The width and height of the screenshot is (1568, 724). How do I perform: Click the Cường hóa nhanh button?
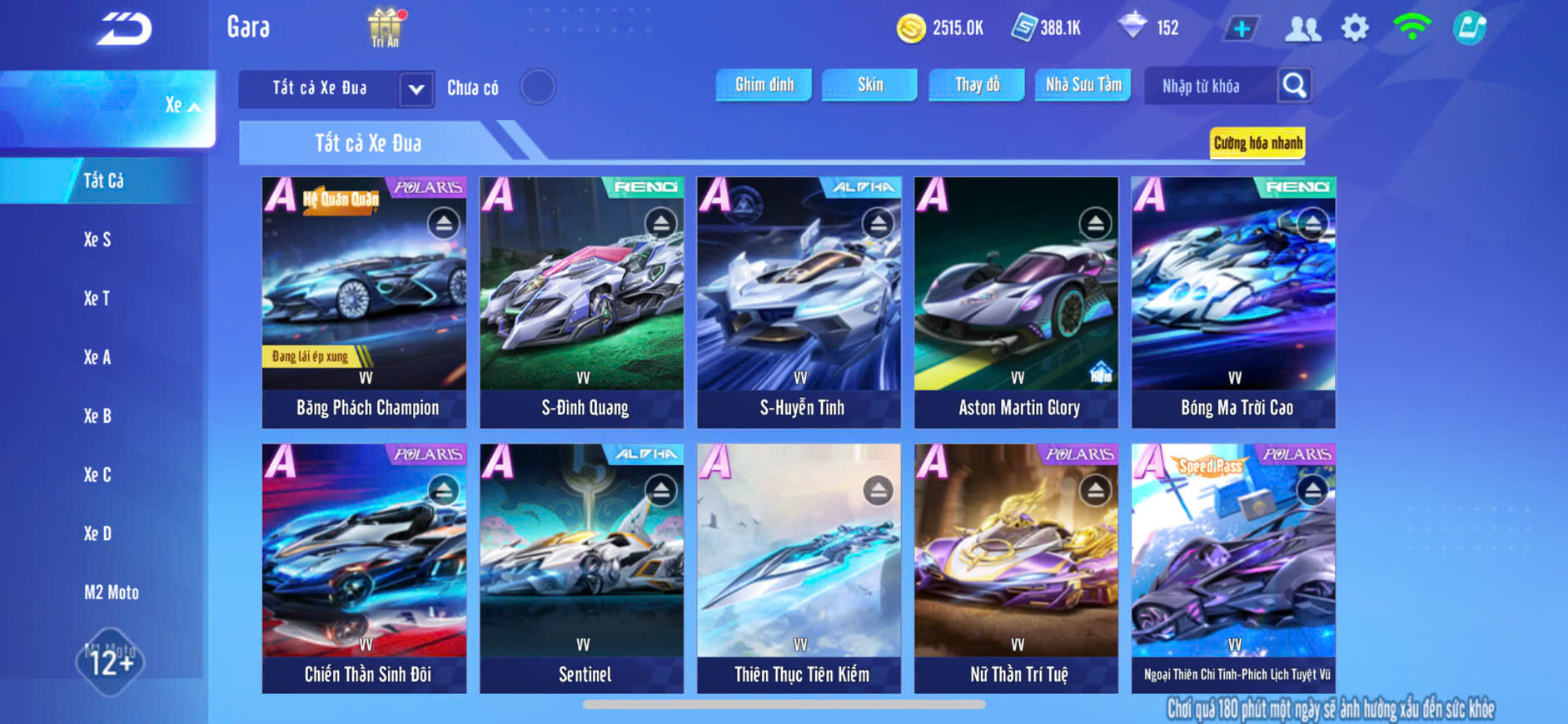(x=1257, y=143)
